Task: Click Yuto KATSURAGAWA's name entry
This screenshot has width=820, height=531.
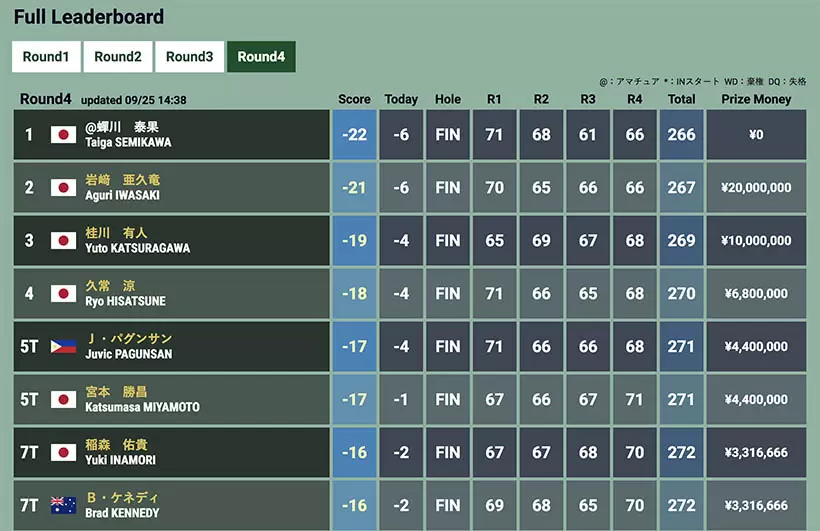Action: coord(137,241)
